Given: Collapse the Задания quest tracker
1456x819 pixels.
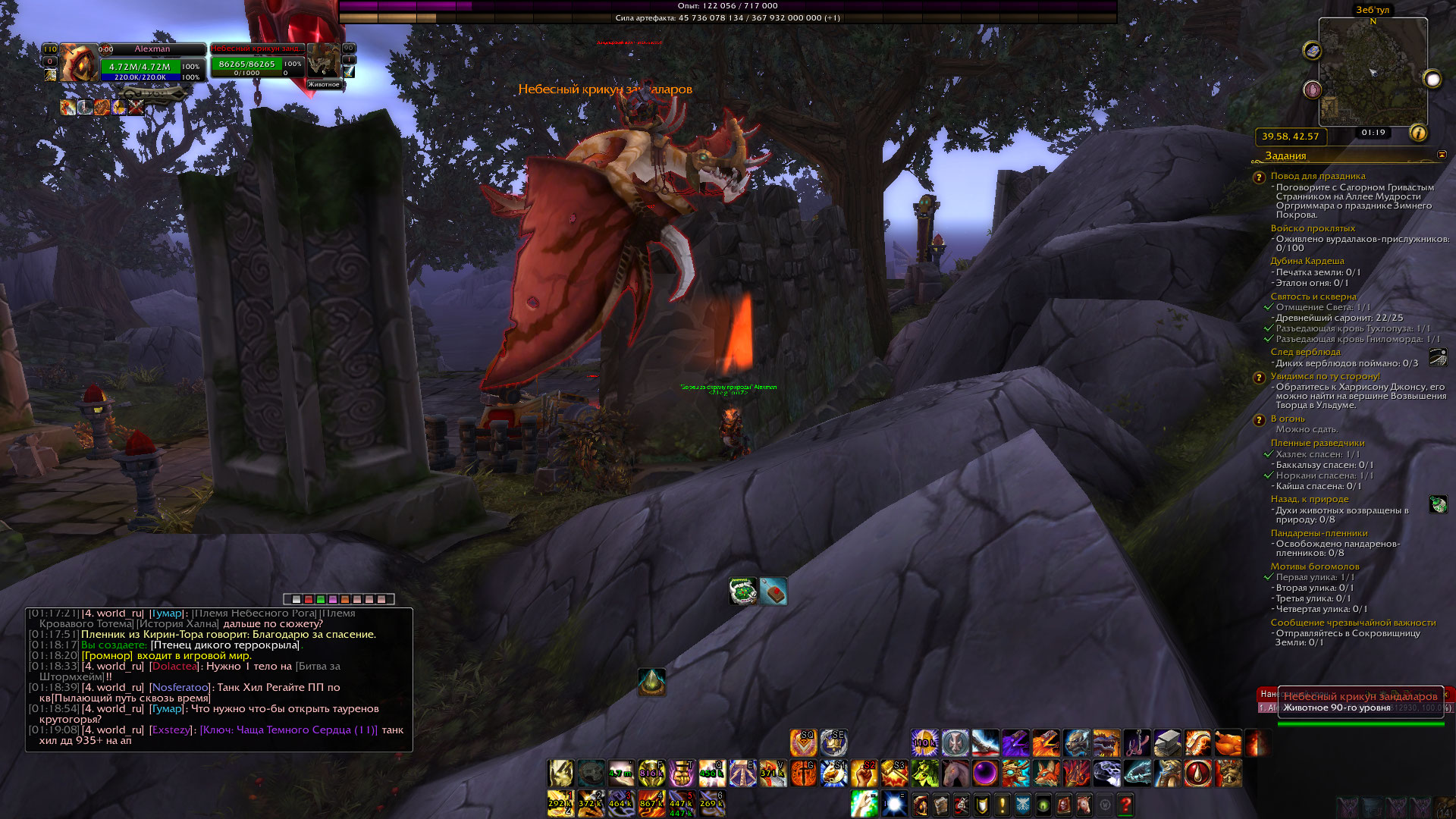Looking at the screenshot, I should point(1442,155).
